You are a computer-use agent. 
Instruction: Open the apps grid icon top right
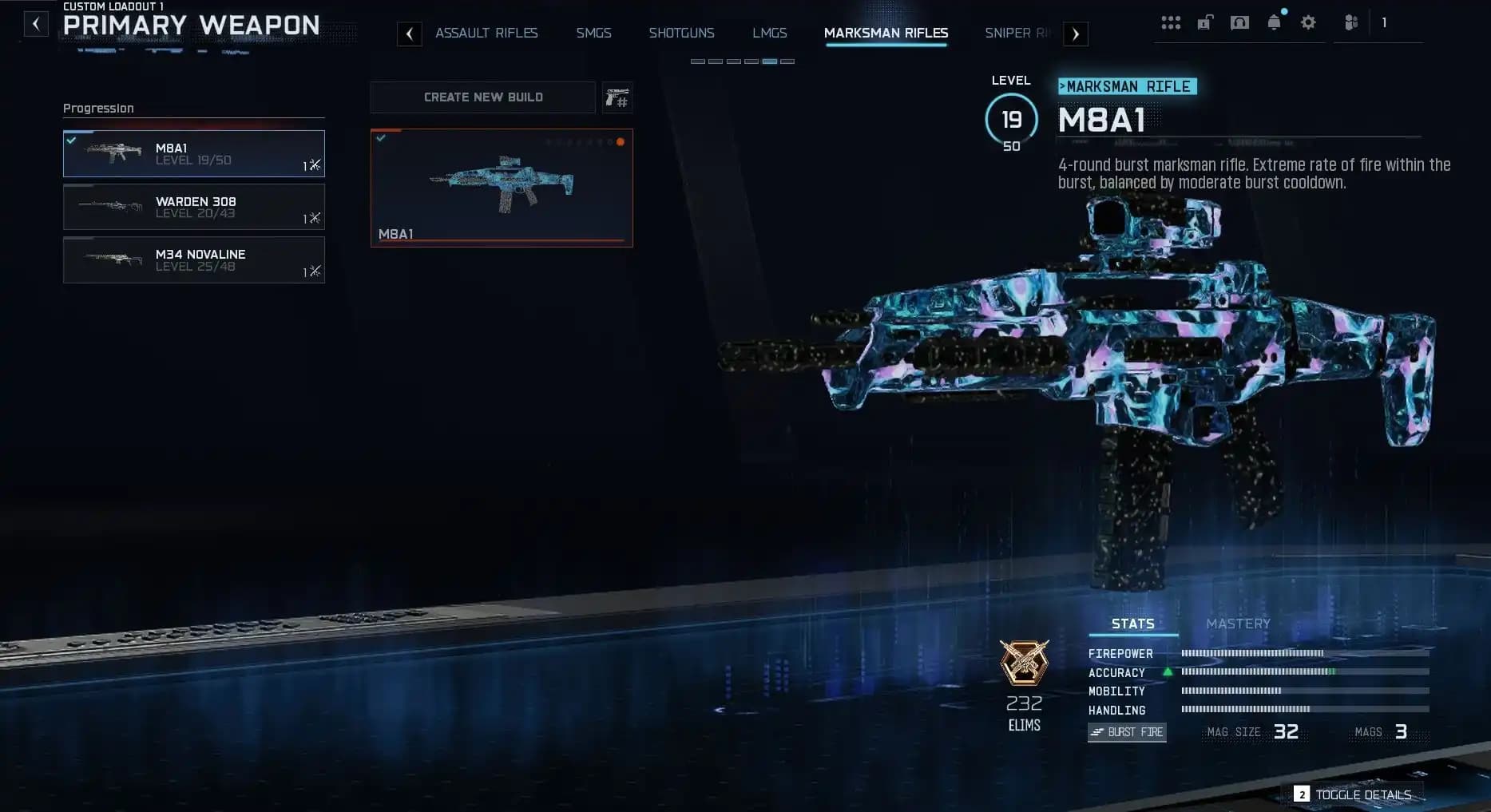(1171, 22)
